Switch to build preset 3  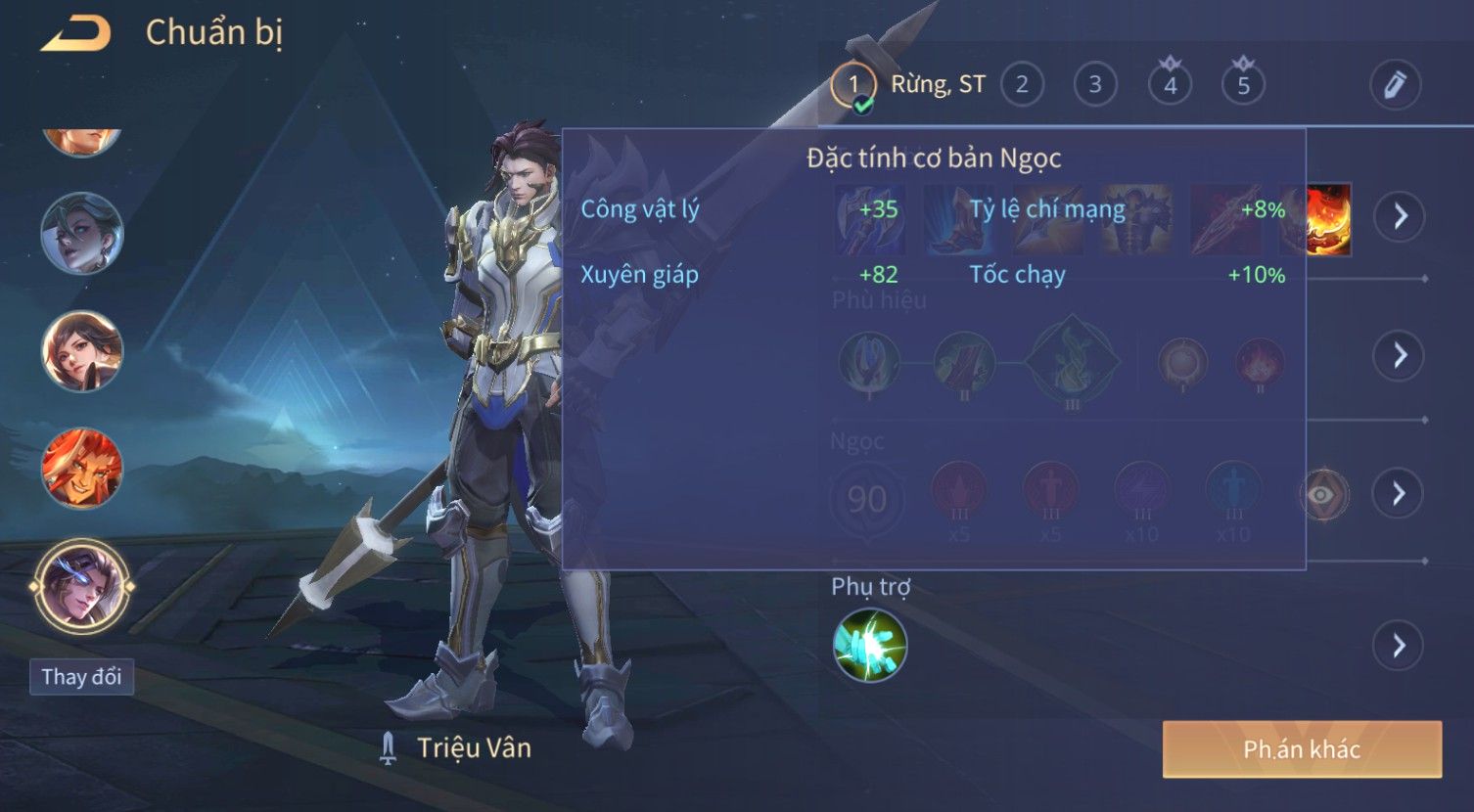[x=1095, y=85]
